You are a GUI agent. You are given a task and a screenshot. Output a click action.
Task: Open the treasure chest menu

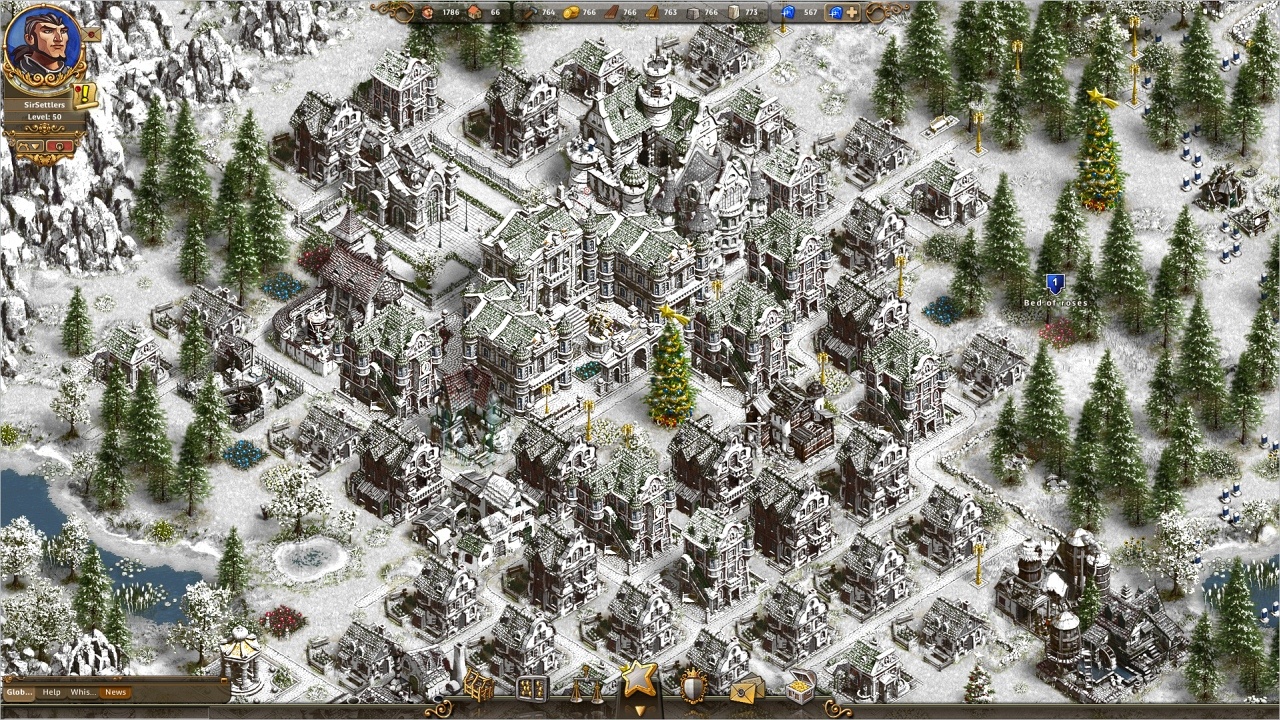[800, 687]
